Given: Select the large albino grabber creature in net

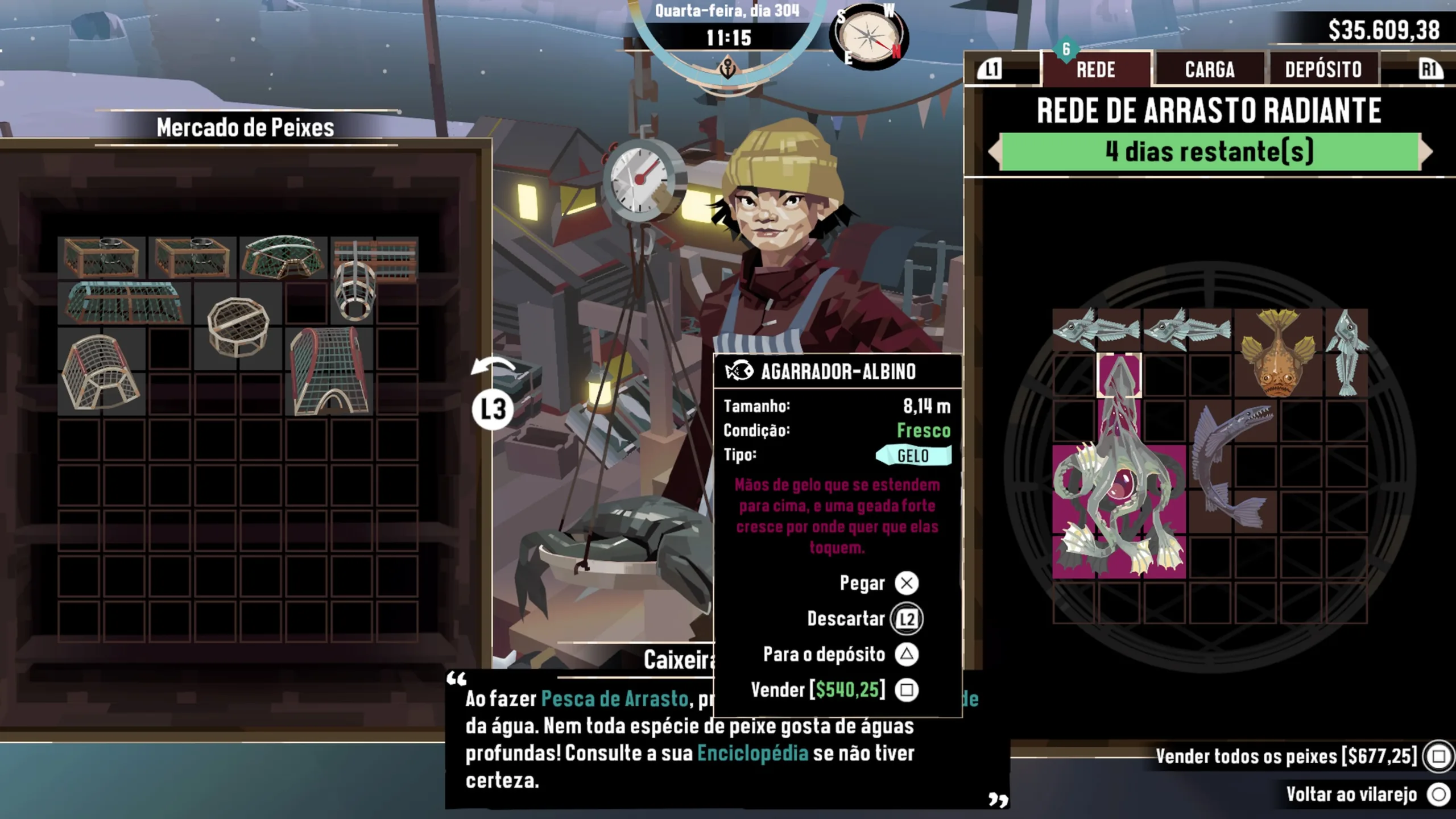Looking at the screenshot, I should tap(1118, 500).
